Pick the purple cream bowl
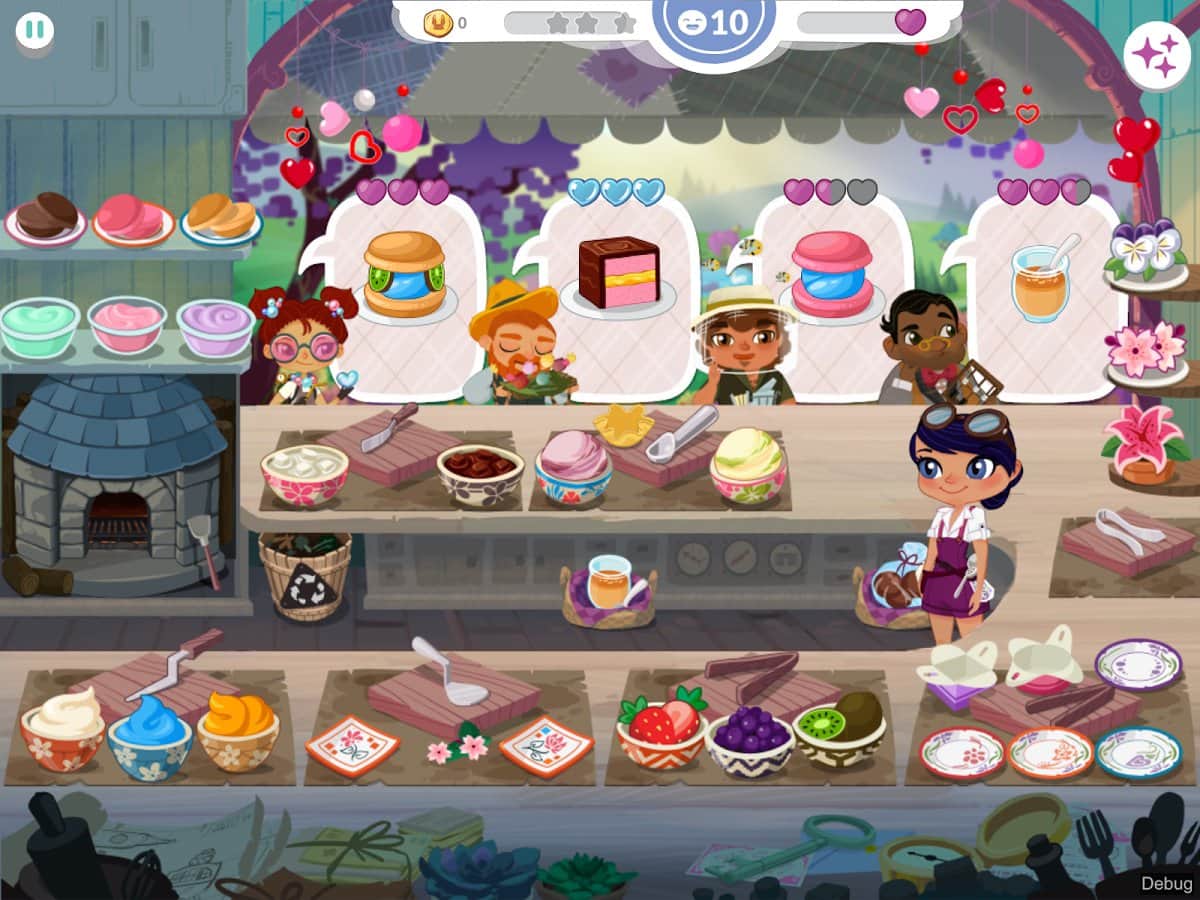Image resolution: width=1200 pixels, height=900 pixels. 215,327
